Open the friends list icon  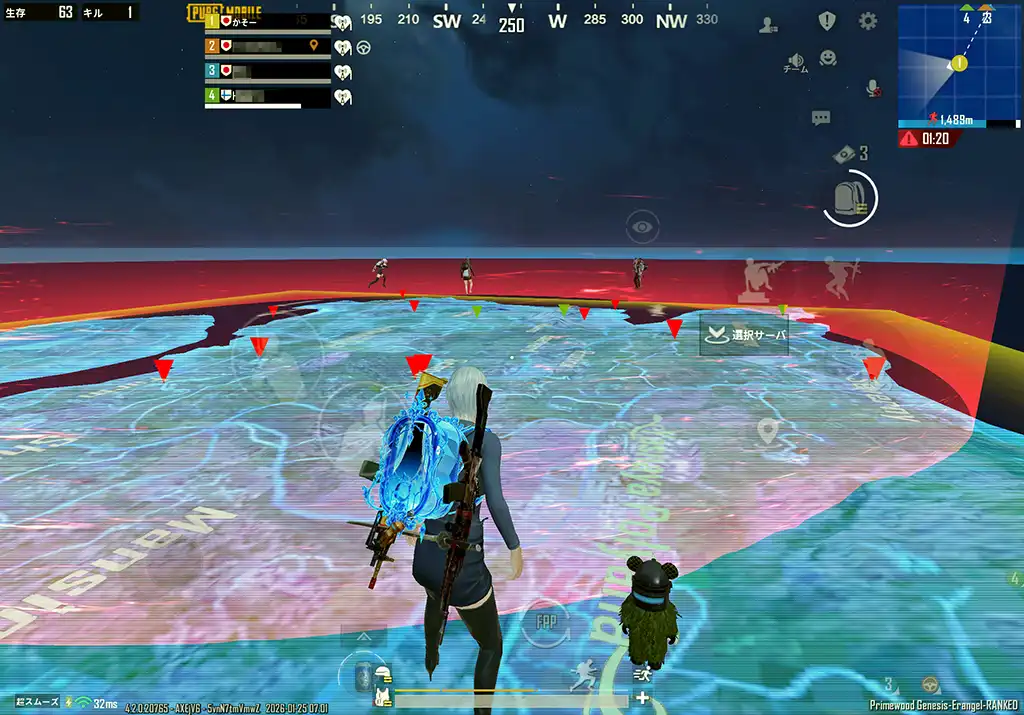coord(768,25)
